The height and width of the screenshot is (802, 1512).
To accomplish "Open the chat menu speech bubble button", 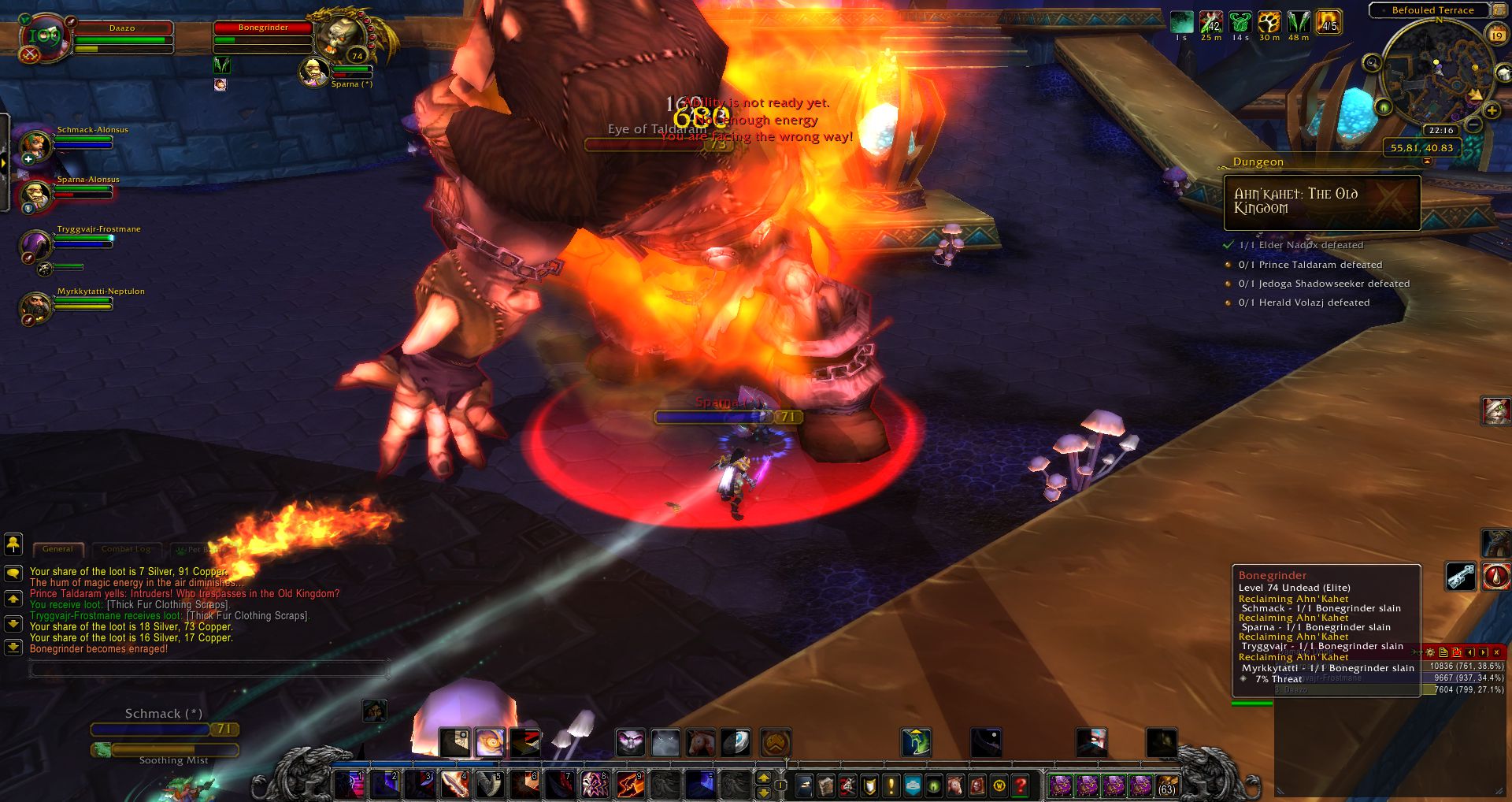I will pyautogui.click(x=13, y=573).
